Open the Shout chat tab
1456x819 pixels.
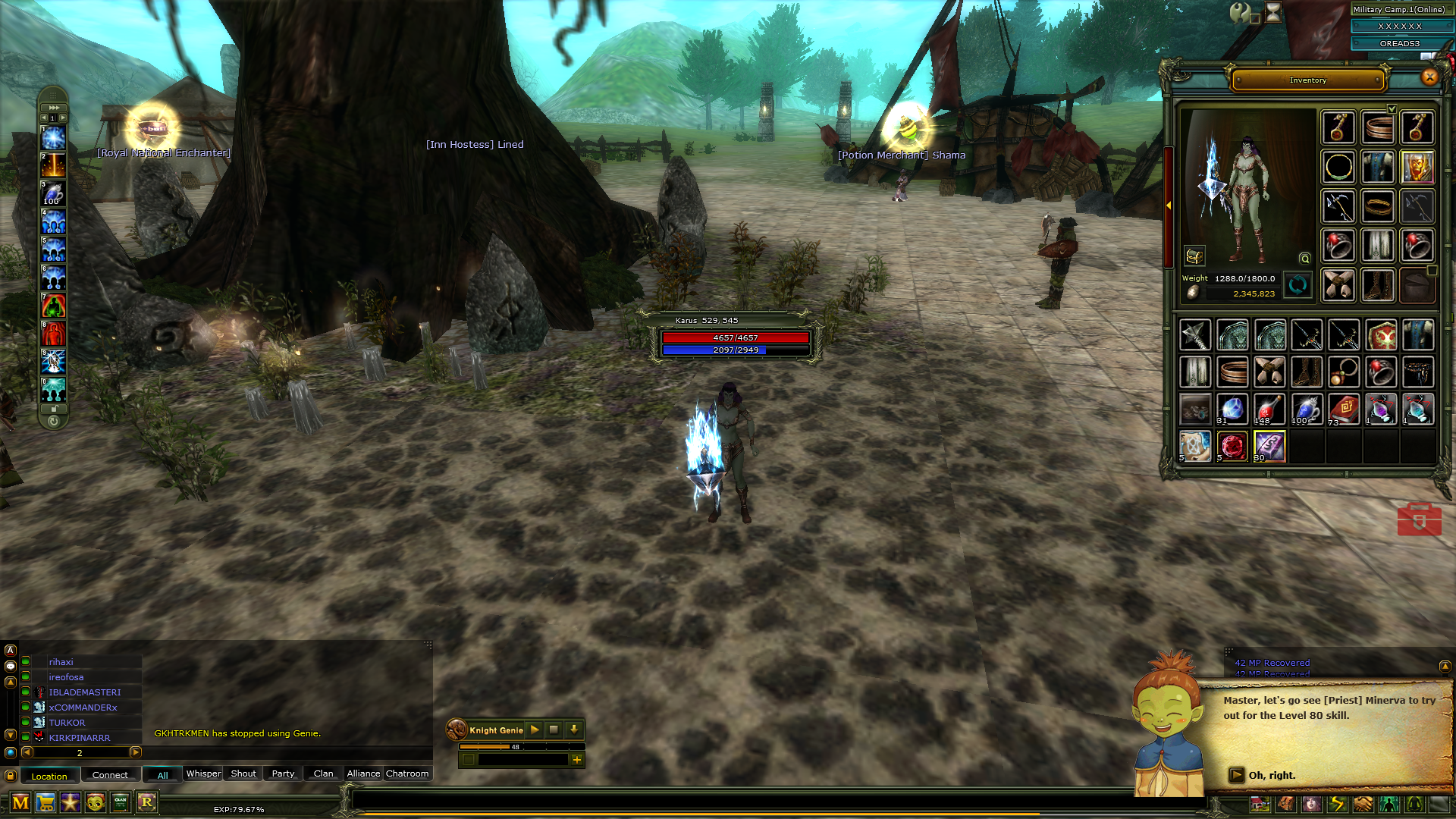[243, 773]
